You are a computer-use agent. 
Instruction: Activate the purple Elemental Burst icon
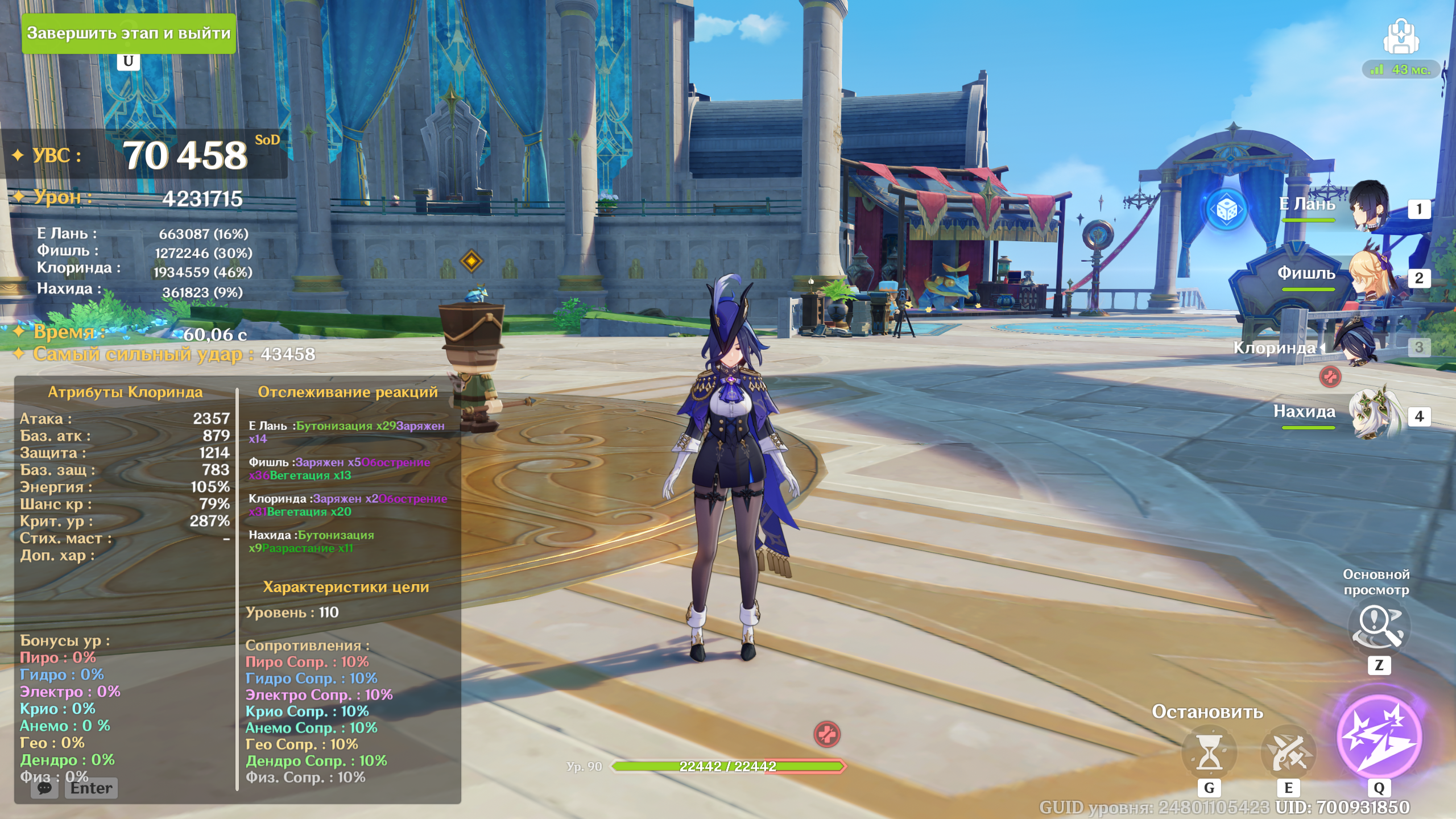(1379, 737)
